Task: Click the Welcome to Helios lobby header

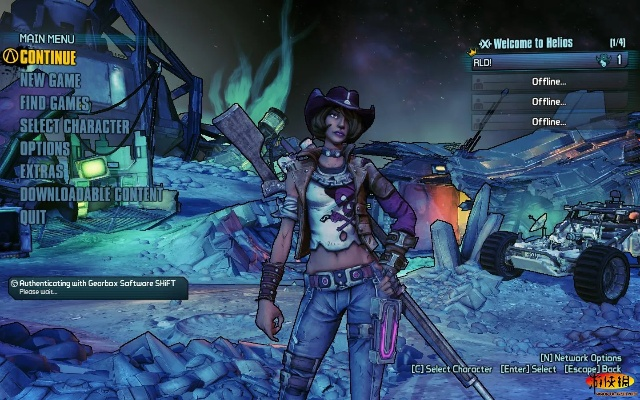Action: (522, 43)
